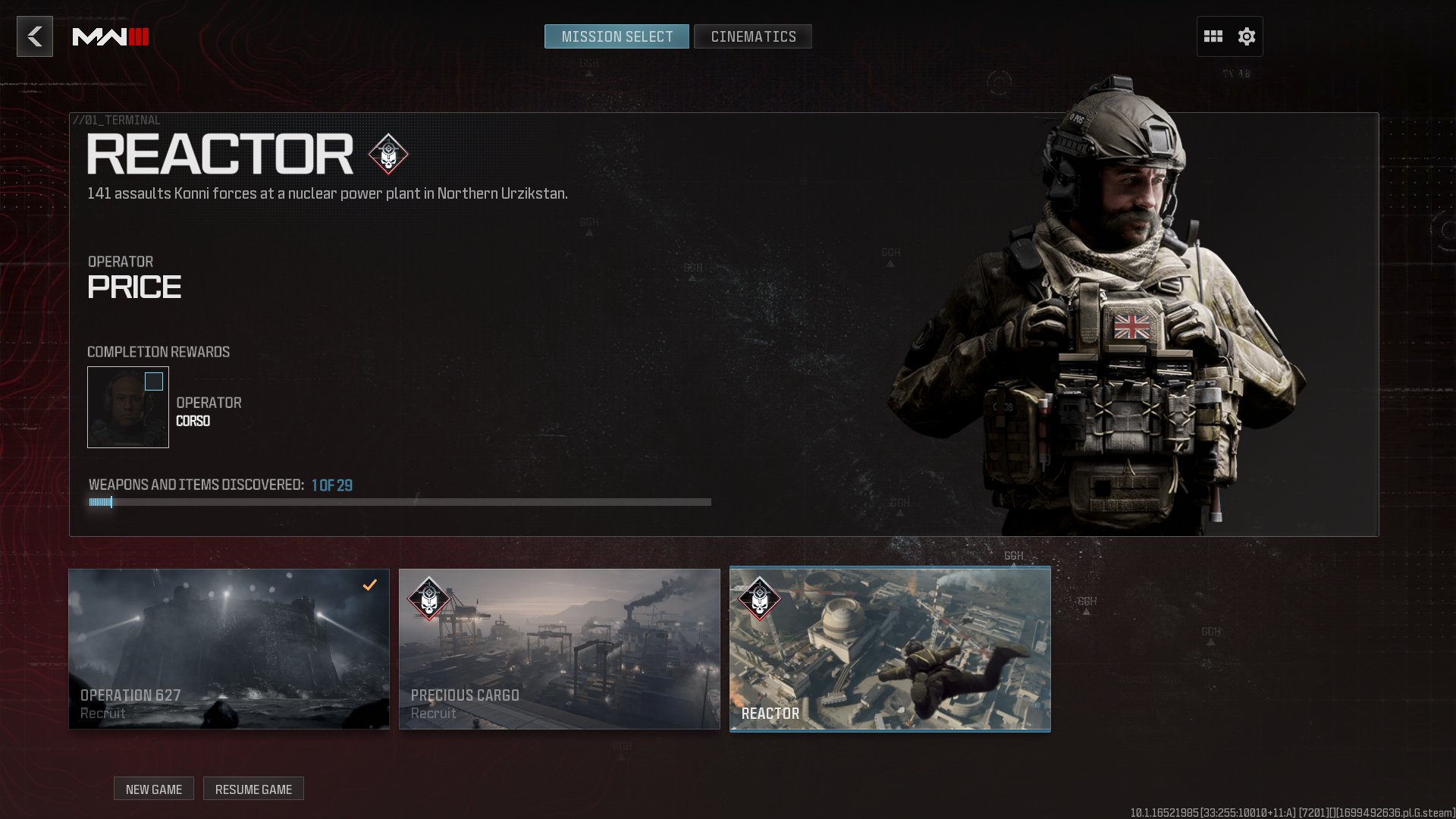Switch to the CINEMATICS tab
This screenshot has width=1456, height=819.
click(x=752, y=36)
